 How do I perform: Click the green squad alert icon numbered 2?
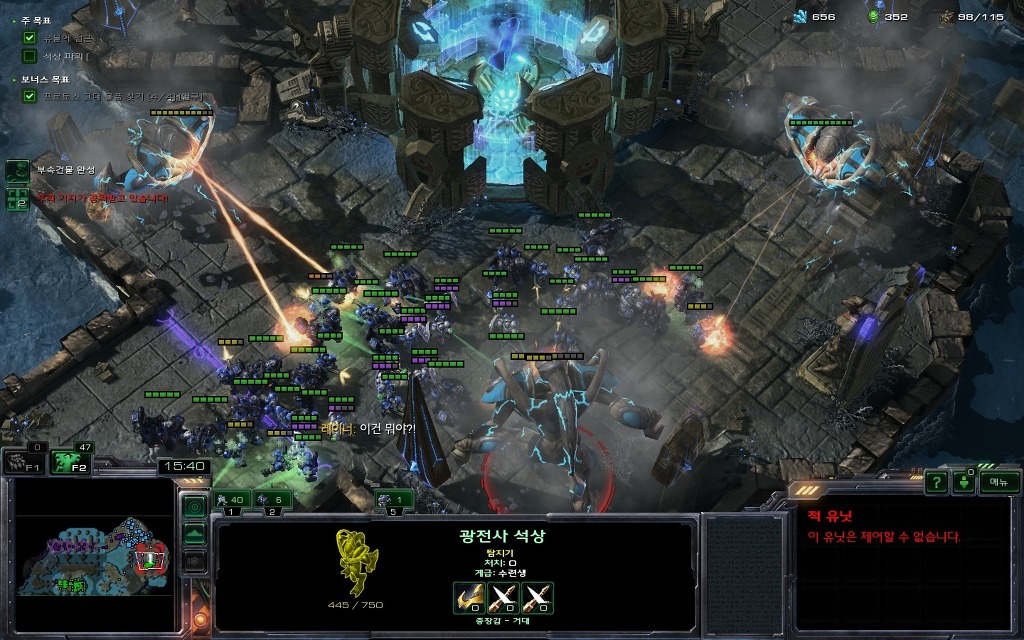click(x=18, y=197)
